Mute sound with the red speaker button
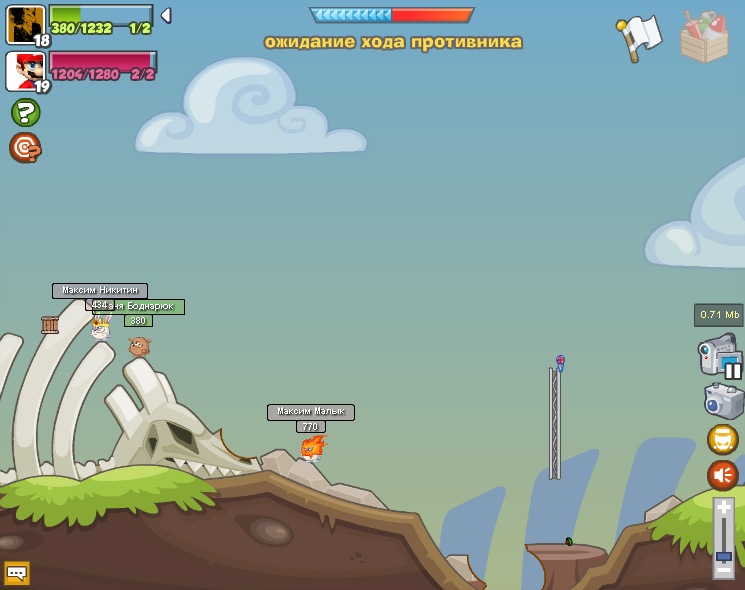The image size is (745, 590). (723, 474)
